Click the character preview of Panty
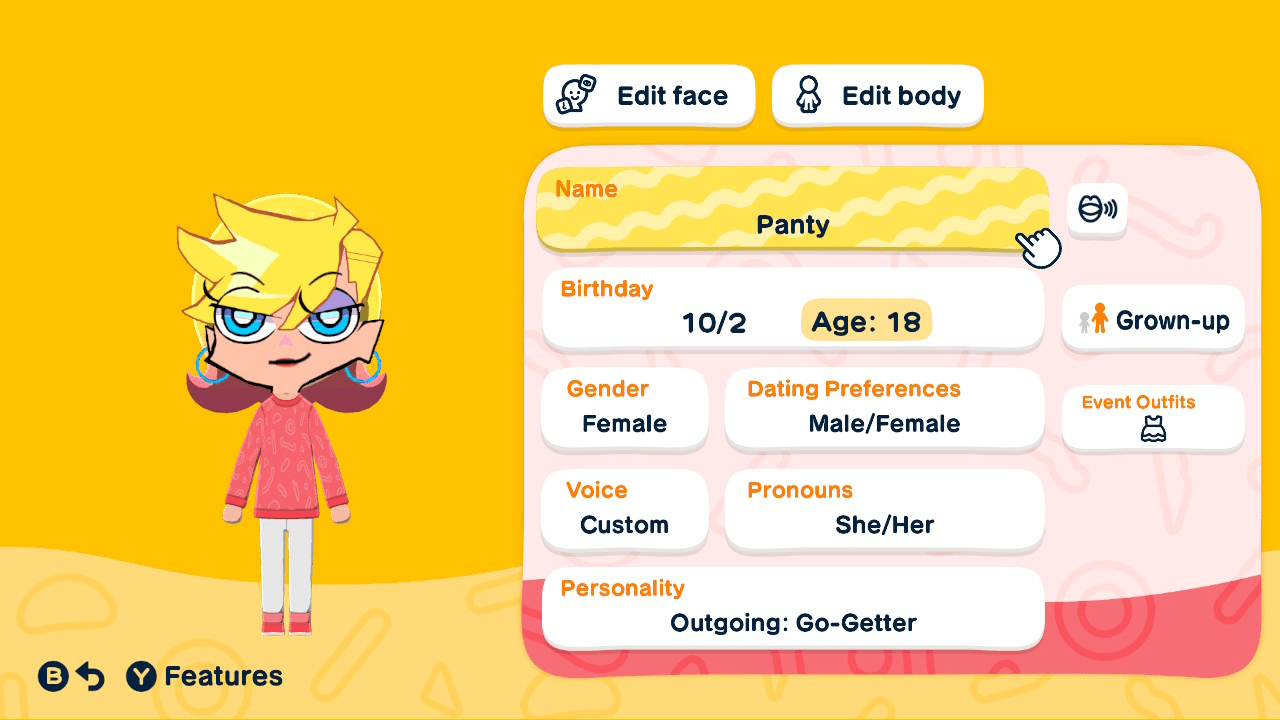 285,400
